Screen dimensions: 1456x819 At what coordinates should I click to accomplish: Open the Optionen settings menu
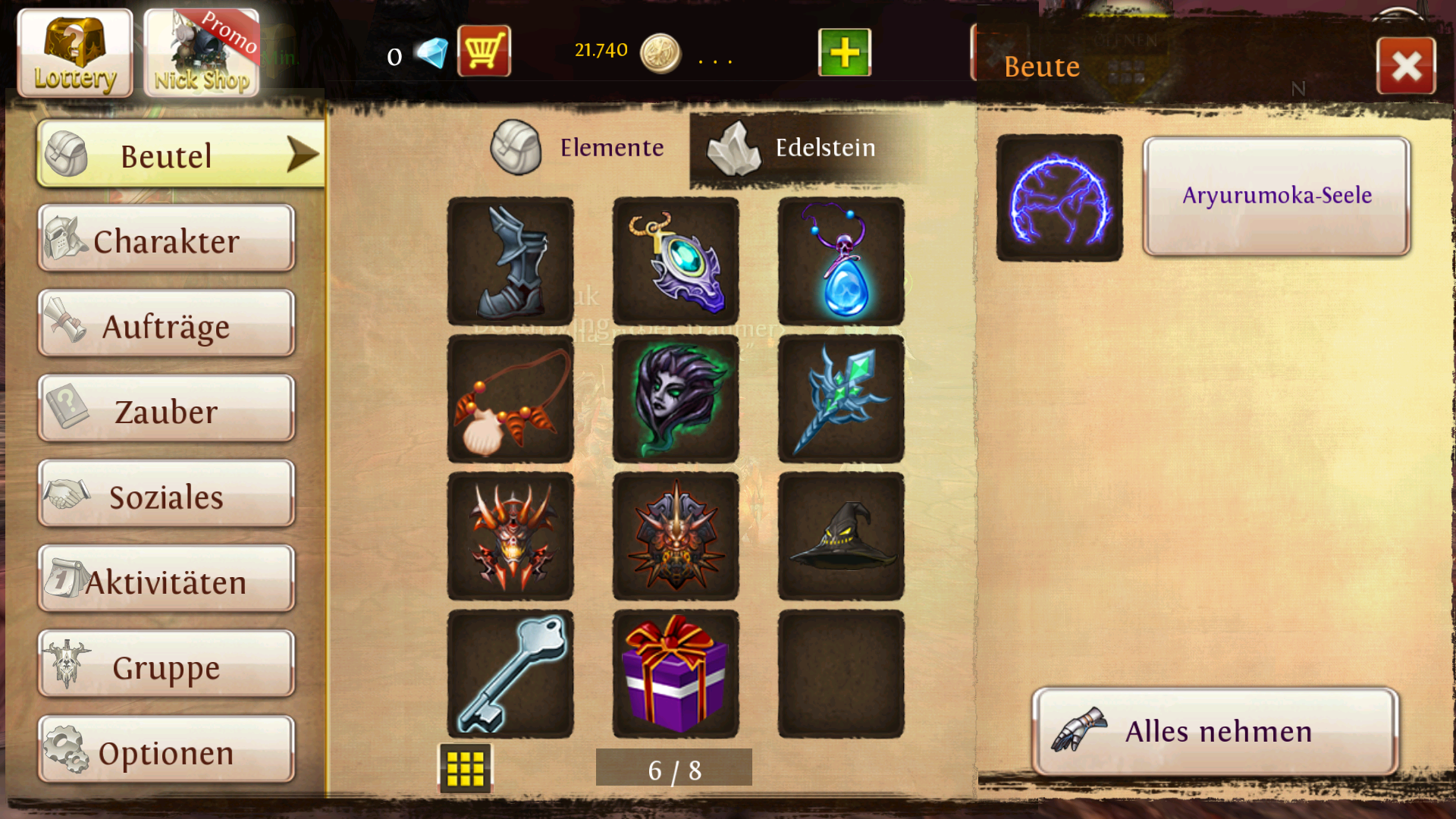point(166,752)
